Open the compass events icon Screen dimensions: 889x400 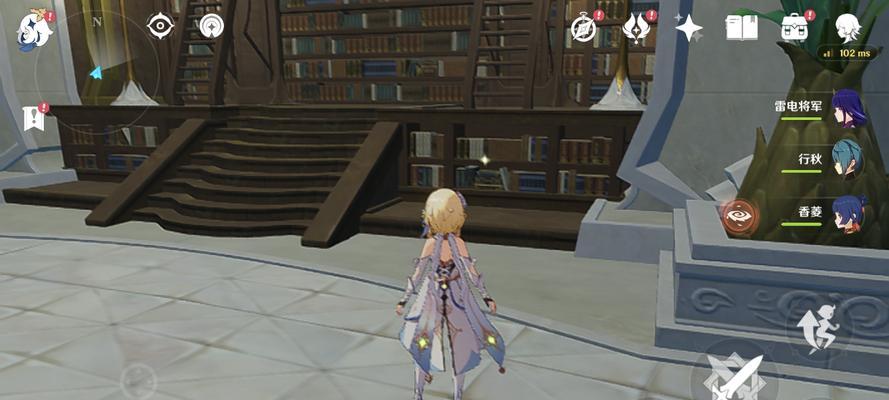click(584, 29)
